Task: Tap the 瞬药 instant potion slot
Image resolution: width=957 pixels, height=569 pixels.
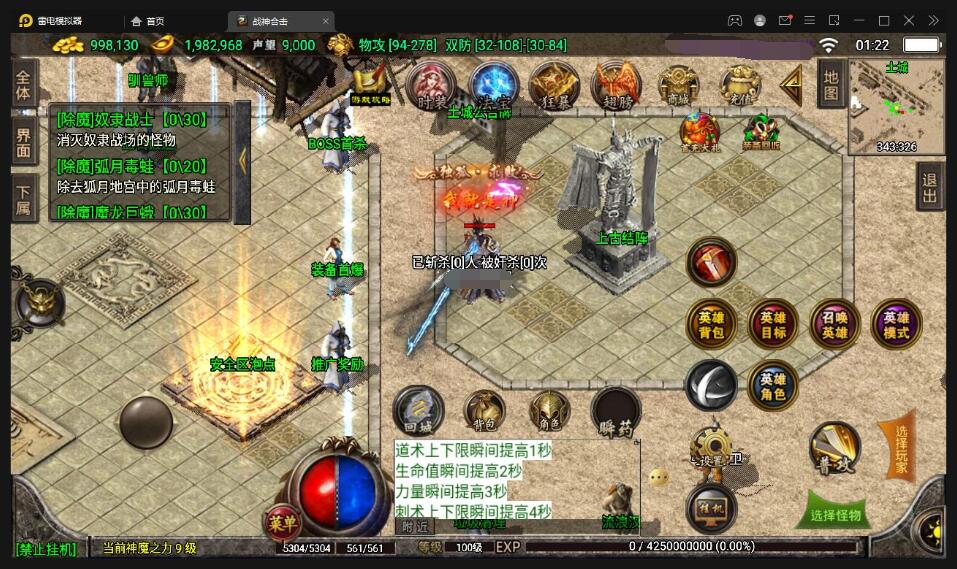Action: pyautogui.click(x=615, y=412)
